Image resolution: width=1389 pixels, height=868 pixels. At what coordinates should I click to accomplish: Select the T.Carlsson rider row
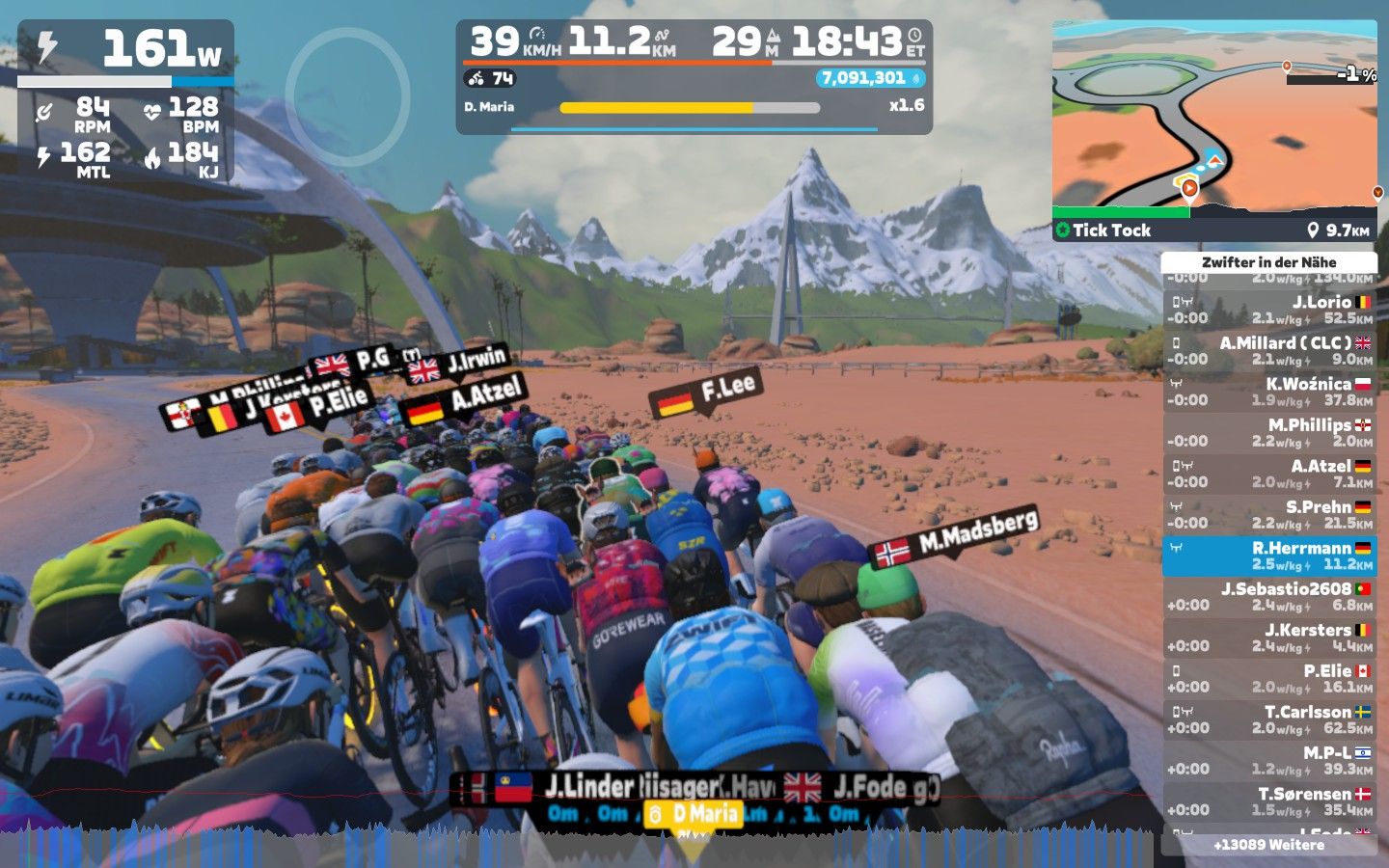(1269, 719)
